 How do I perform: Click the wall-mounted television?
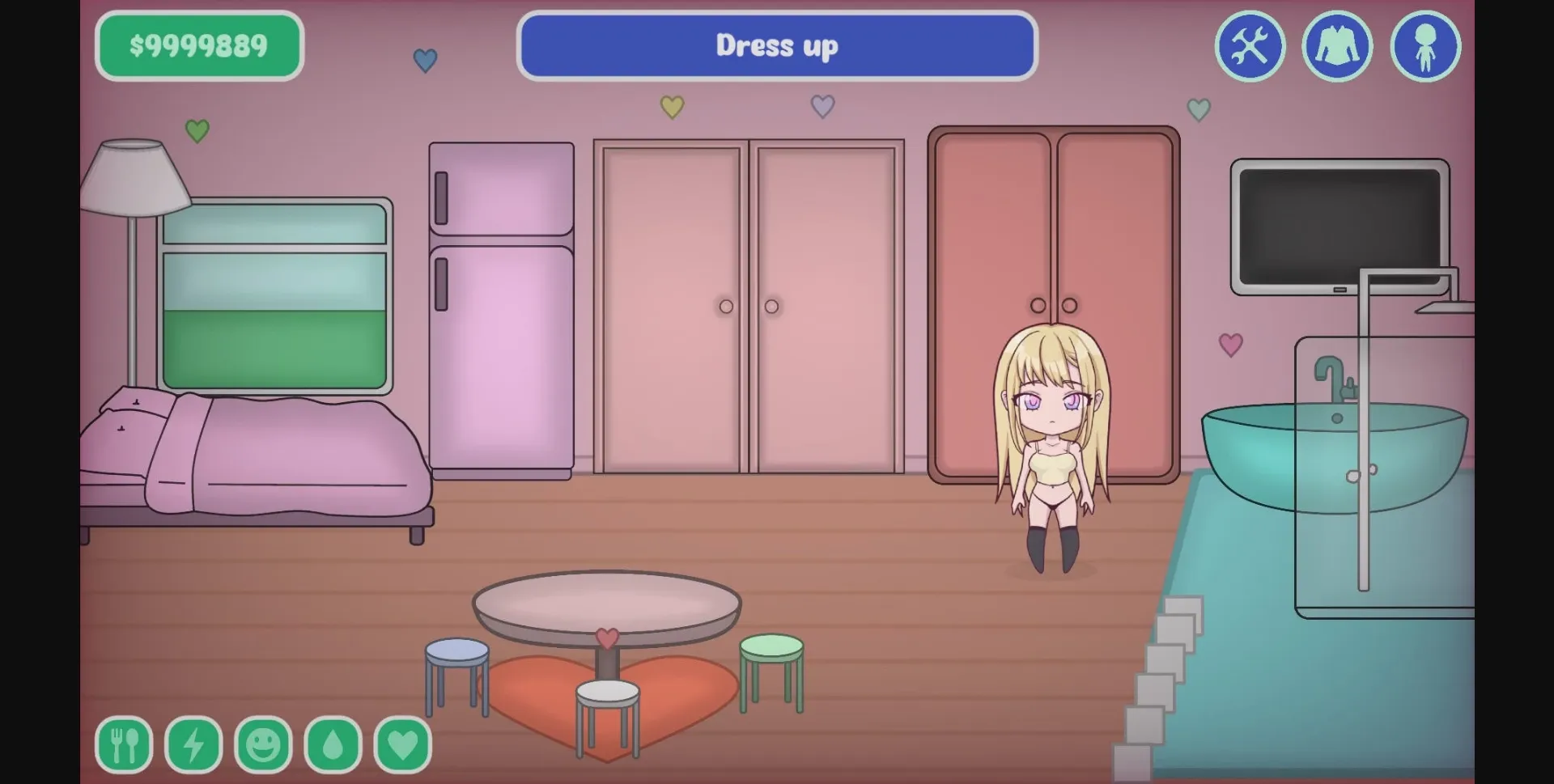(x=1335, y=227)
